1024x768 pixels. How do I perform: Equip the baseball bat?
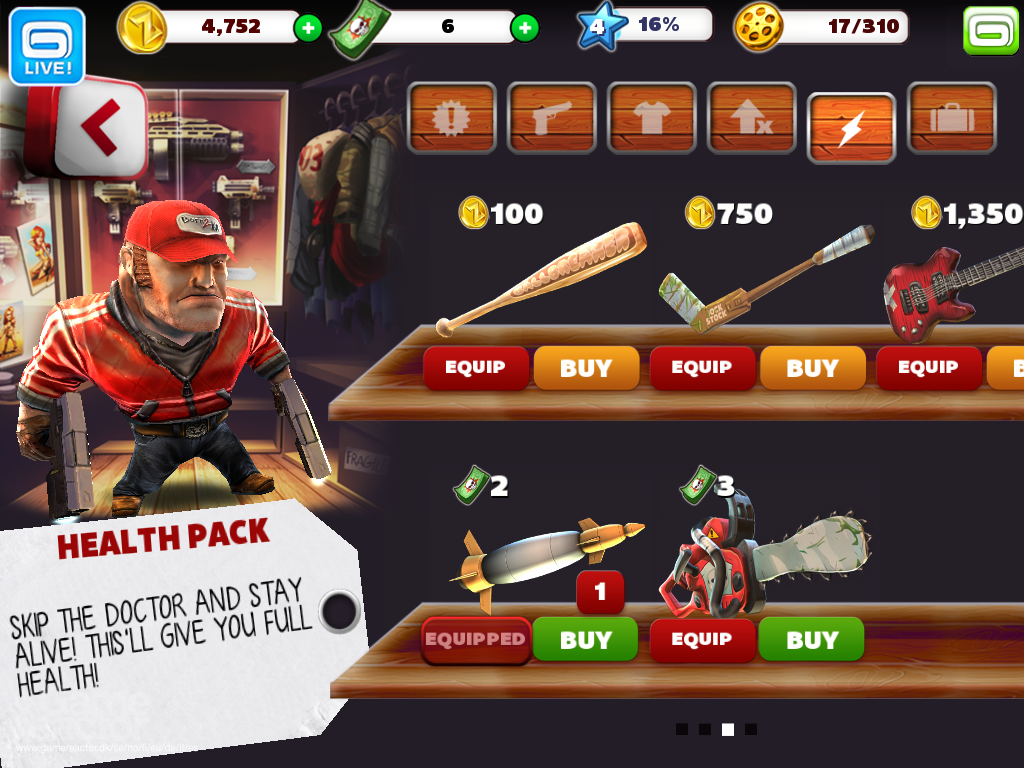click(475, 367)
